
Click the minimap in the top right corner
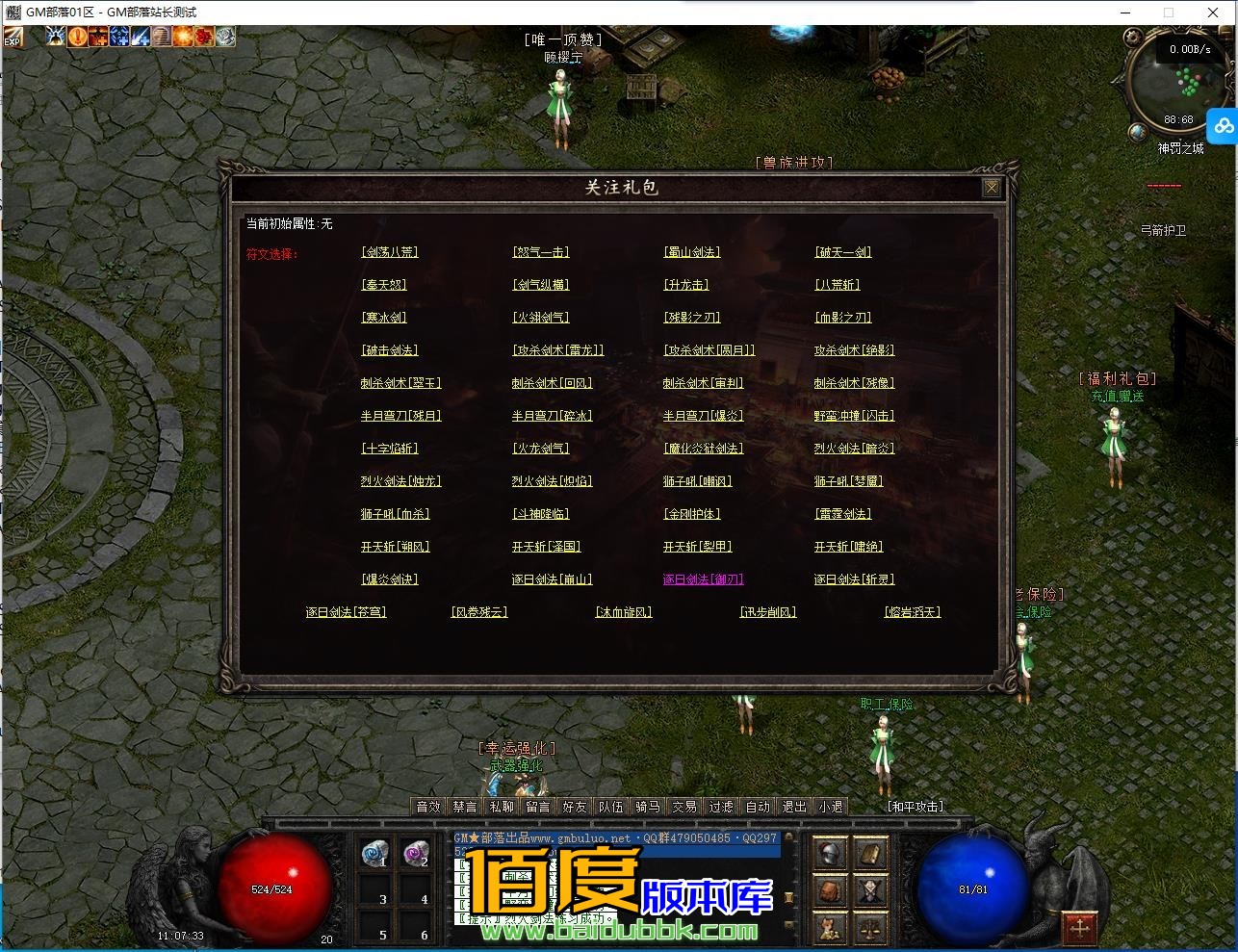coord(1175,85)
